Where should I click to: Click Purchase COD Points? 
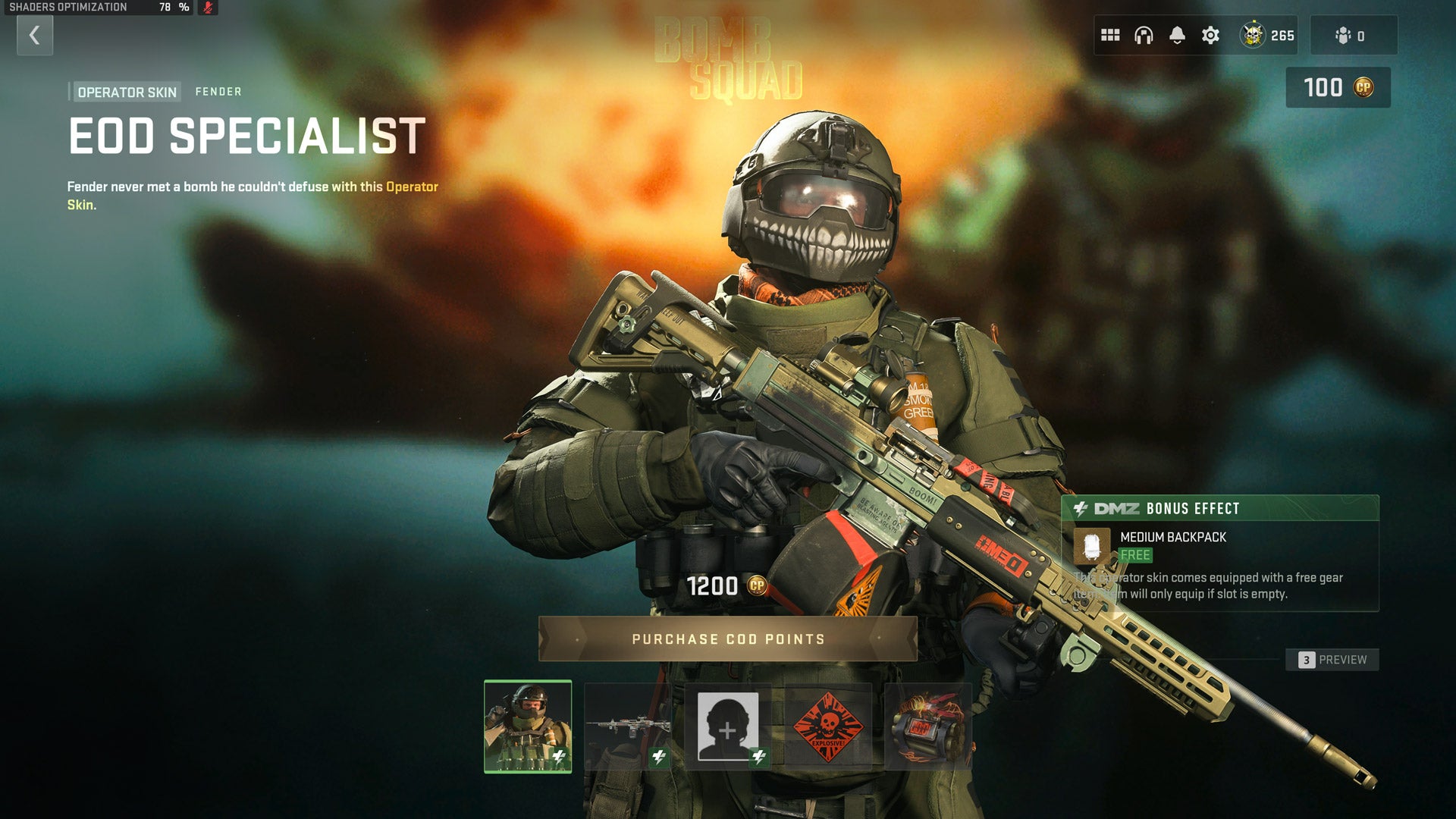point(726,639)
